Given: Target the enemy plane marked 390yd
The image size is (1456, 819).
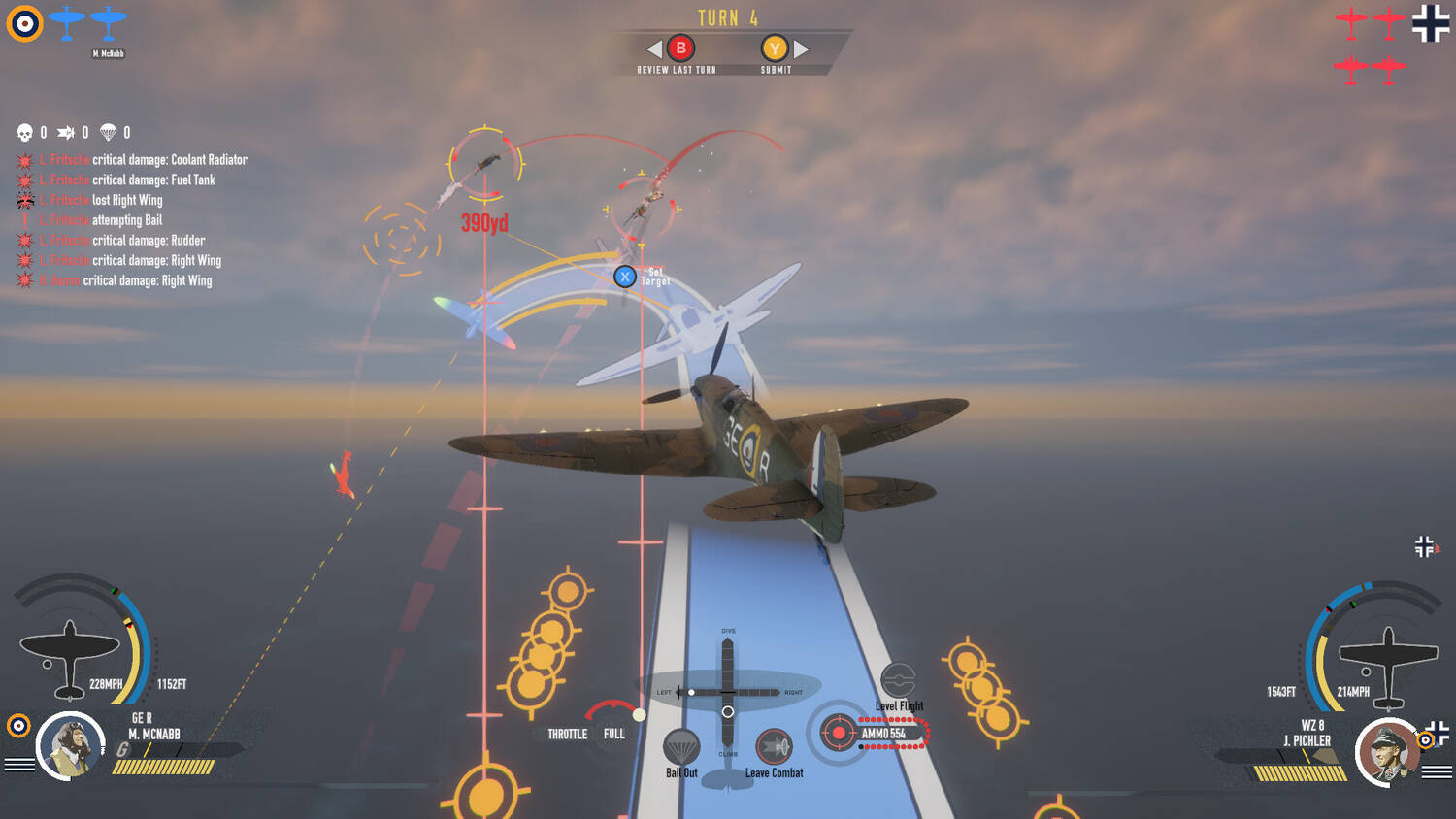Looking at the screenshot, I should pos(485,163).
